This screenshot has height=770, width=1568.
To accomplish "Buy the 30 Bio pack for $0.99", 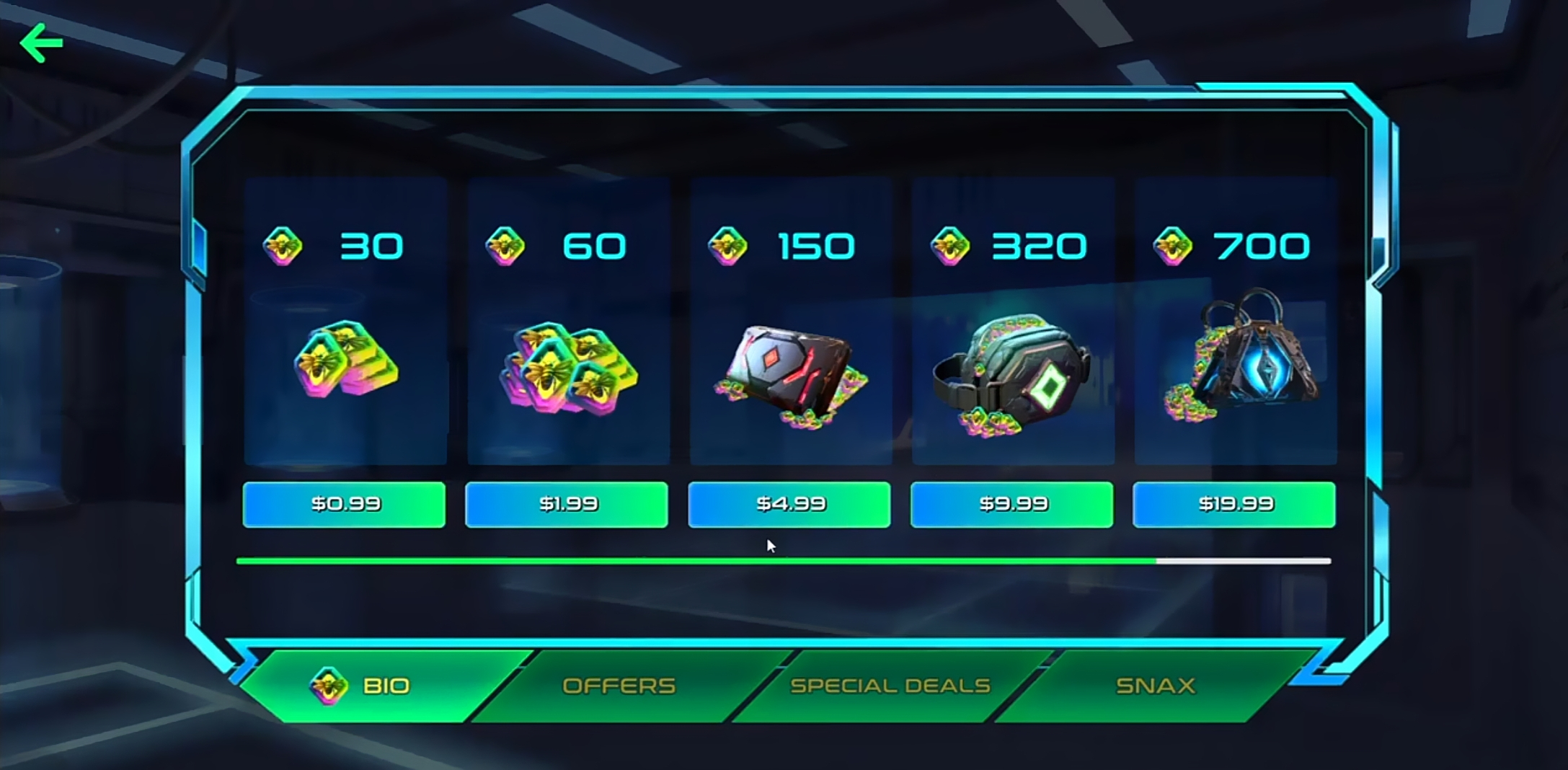I will [344, 505].
